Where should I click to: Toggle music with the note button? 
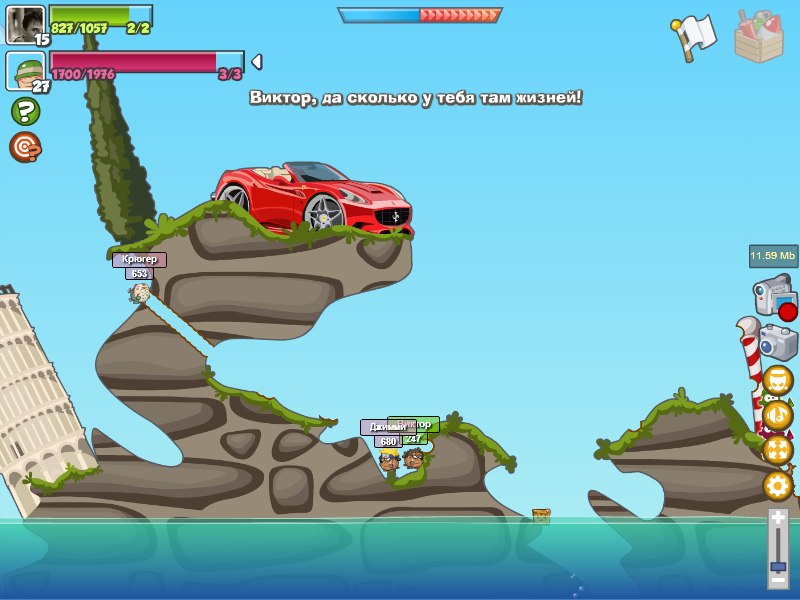[x=777, y=415]
